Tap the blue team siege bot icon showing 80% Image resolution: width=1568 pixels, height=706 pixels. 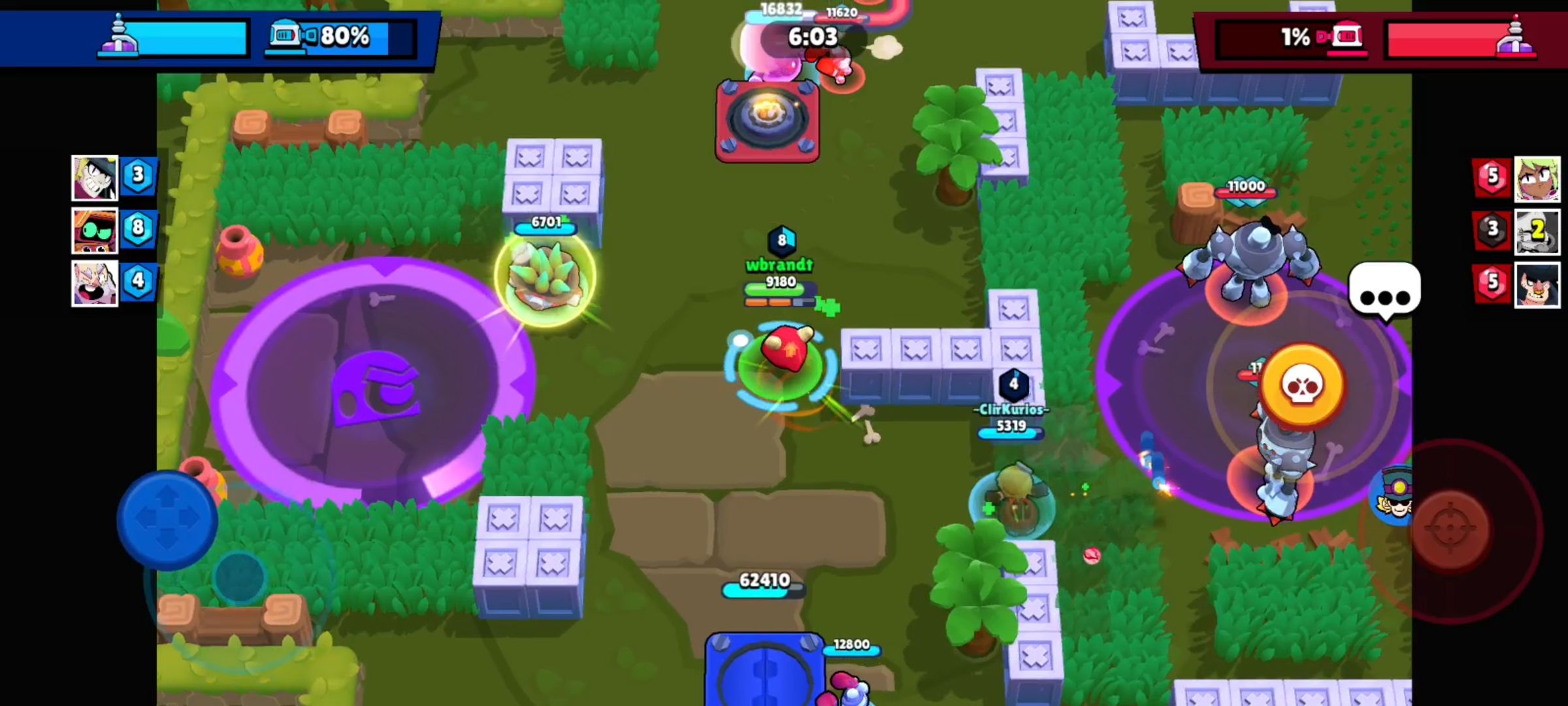point(286,38)
